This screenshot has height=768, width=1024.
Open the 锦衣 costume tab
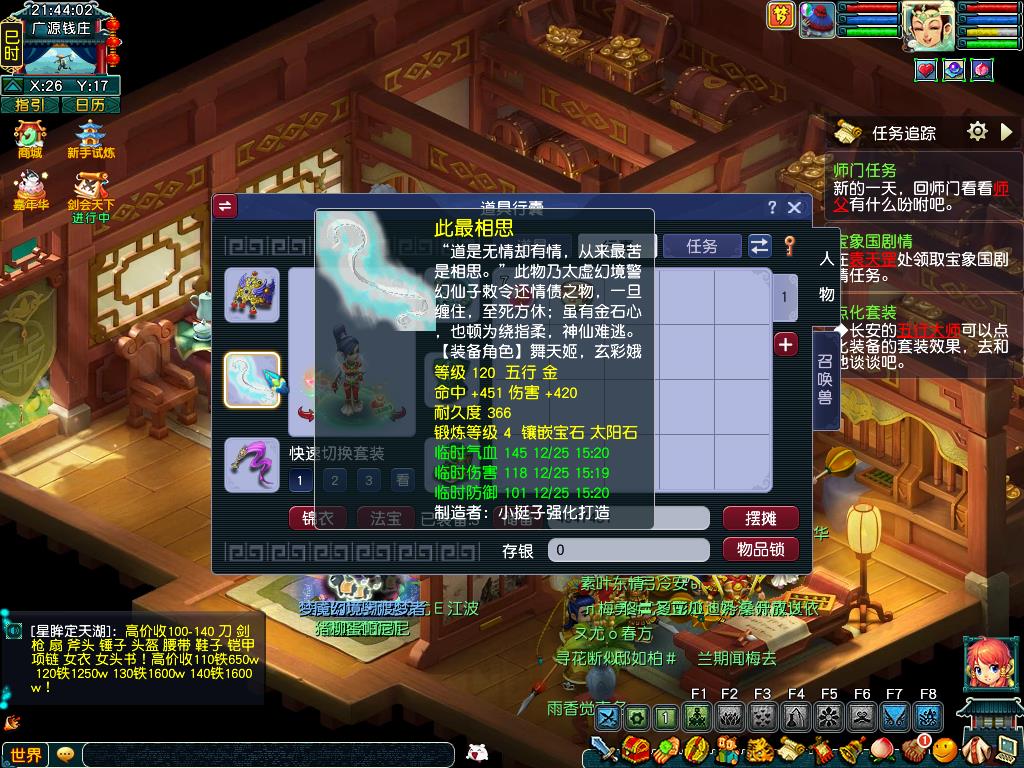click(x=318, y=518)
